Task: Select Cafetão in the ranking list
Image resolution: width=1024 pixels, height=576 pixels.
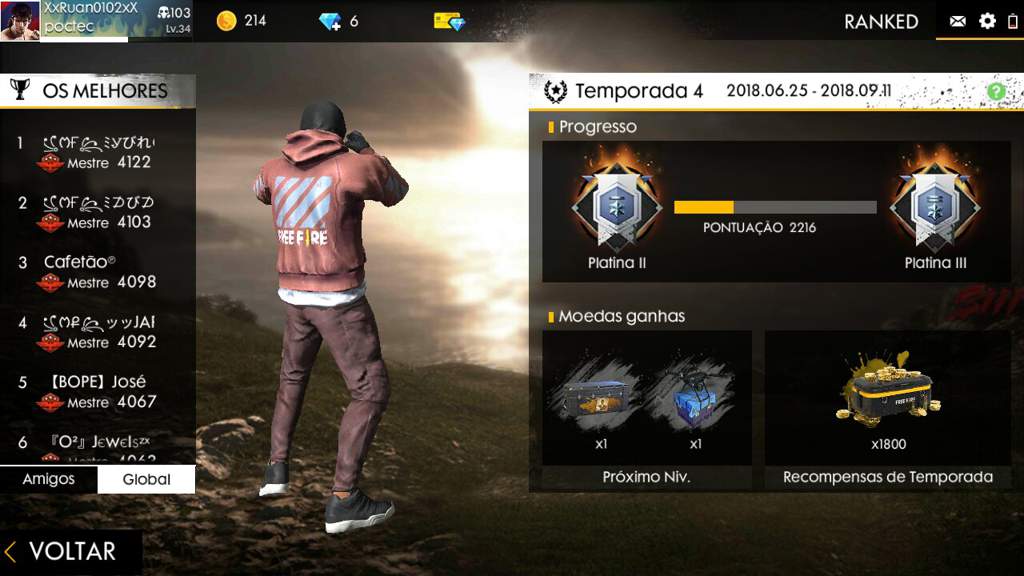Action: pyautogui.click(x=98, y=272)
